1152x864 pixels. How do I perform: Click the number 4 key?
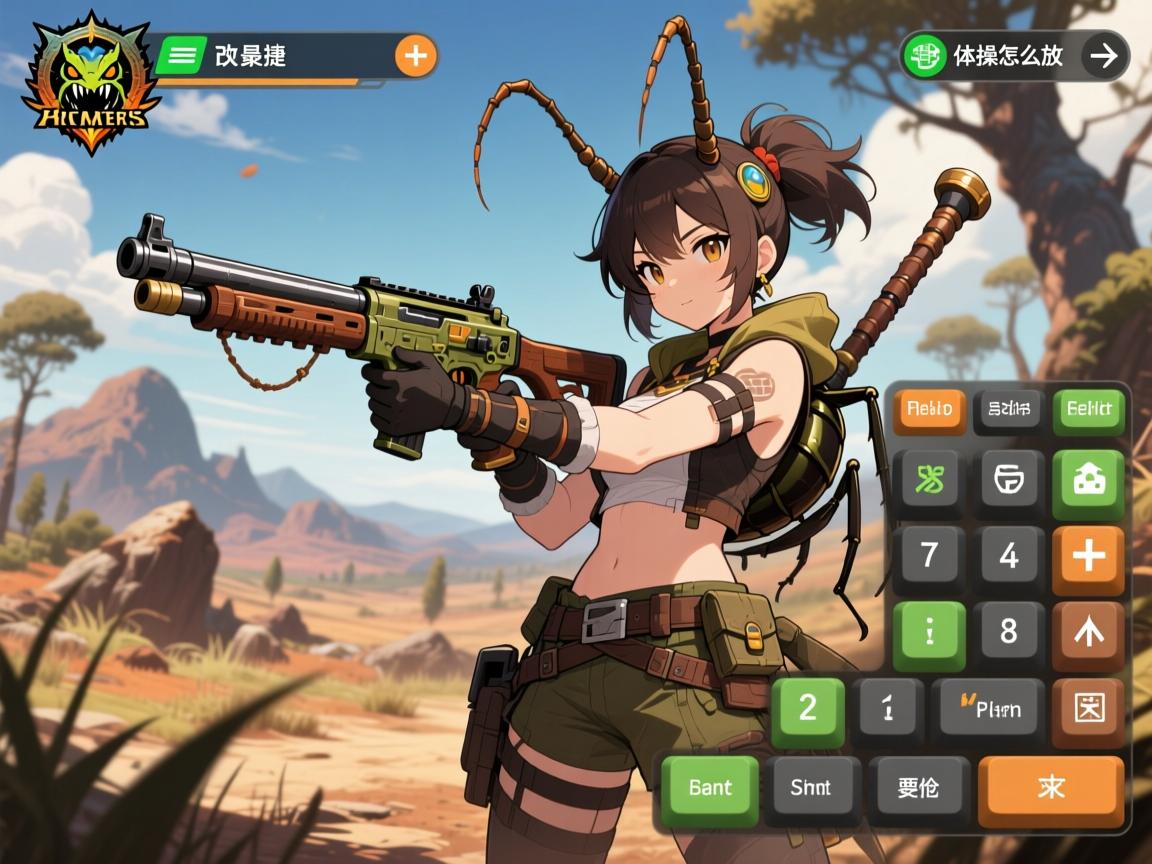tap(1009, 556)
